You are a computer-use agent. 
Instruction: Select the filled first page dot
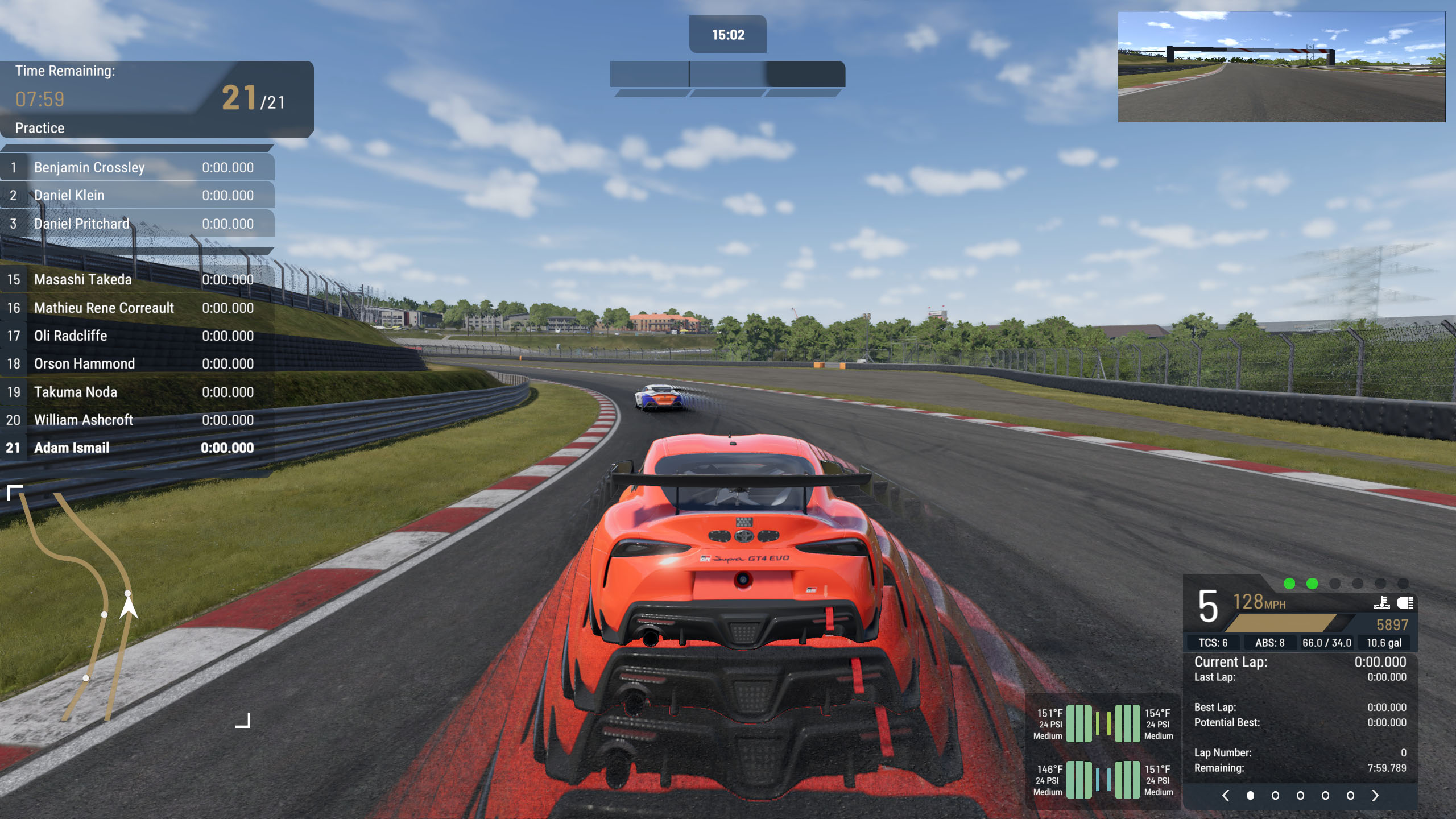click(x=1250, y=796)
